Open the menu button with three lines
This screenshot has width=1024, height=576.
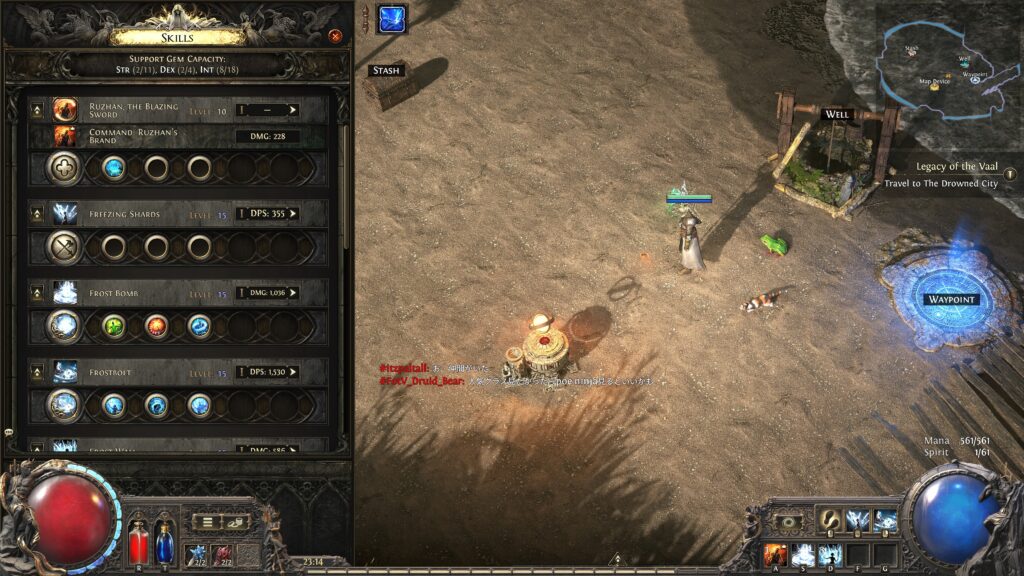point(207,521)
